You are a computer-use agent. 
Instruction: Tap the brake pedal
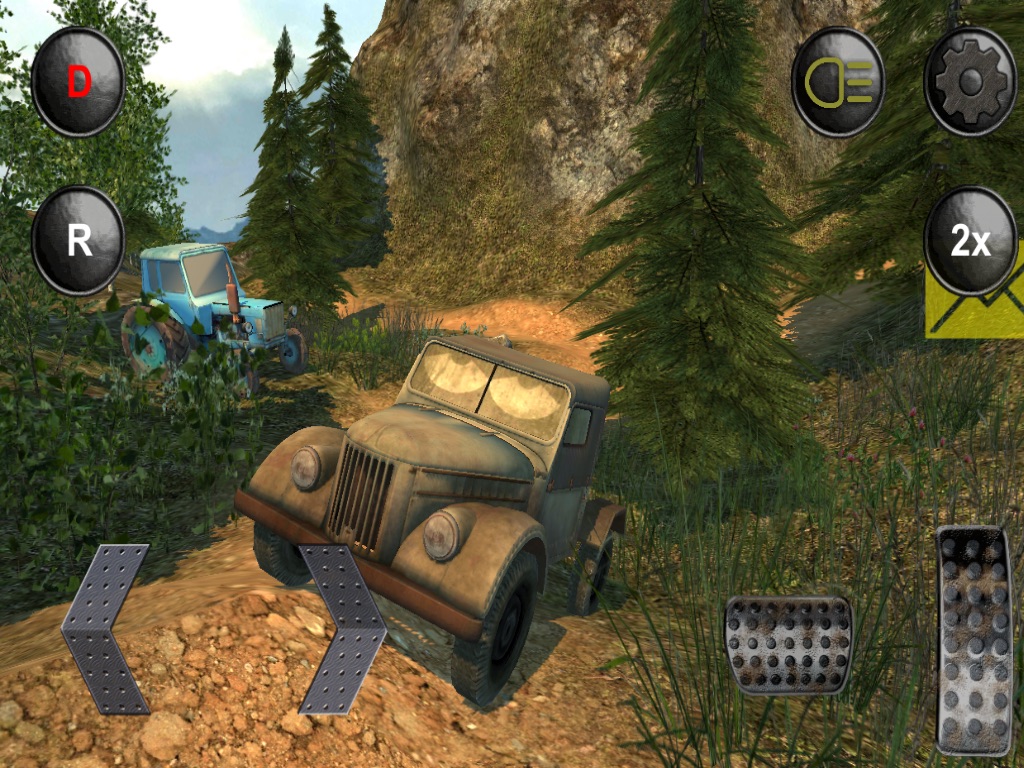(x=788, y=645)
